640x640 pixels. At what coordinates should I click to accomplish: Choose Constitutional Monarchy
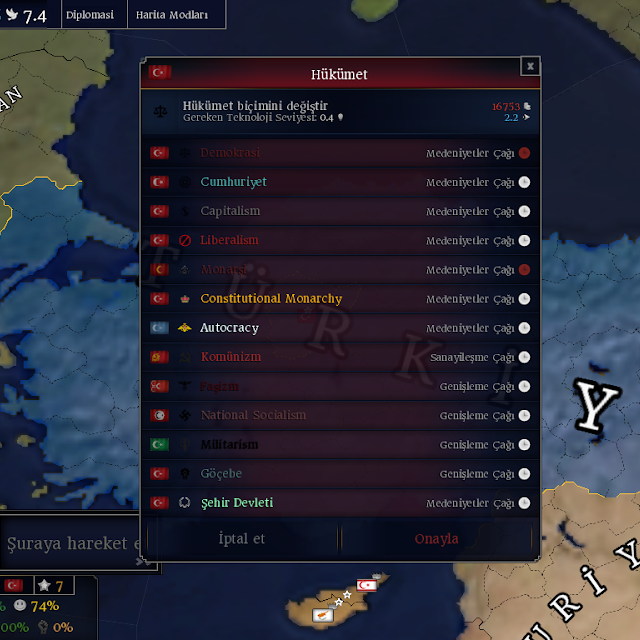coord(340,298)
